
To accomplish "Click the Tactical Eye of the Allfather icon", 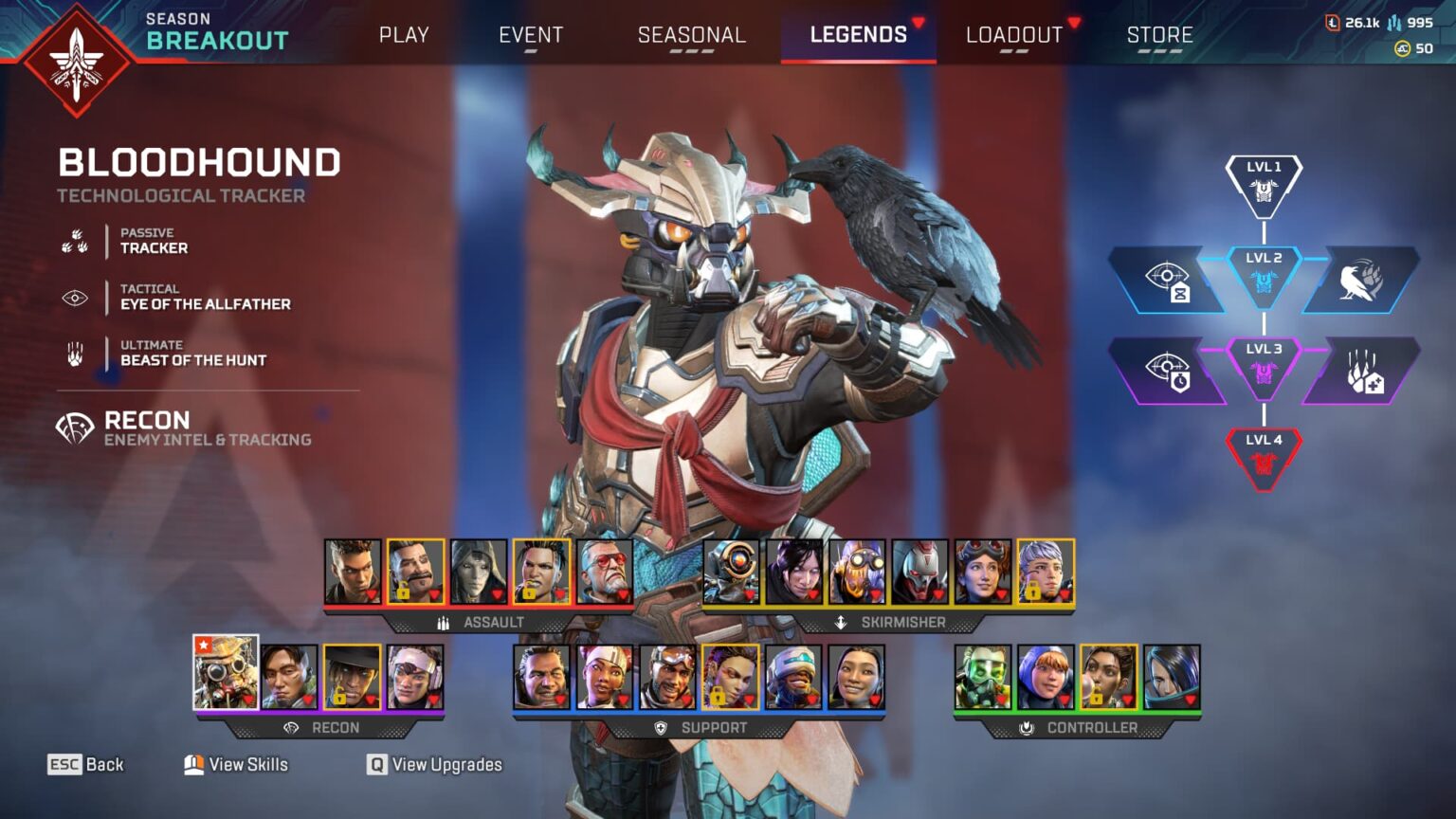I will pos(74,297).
